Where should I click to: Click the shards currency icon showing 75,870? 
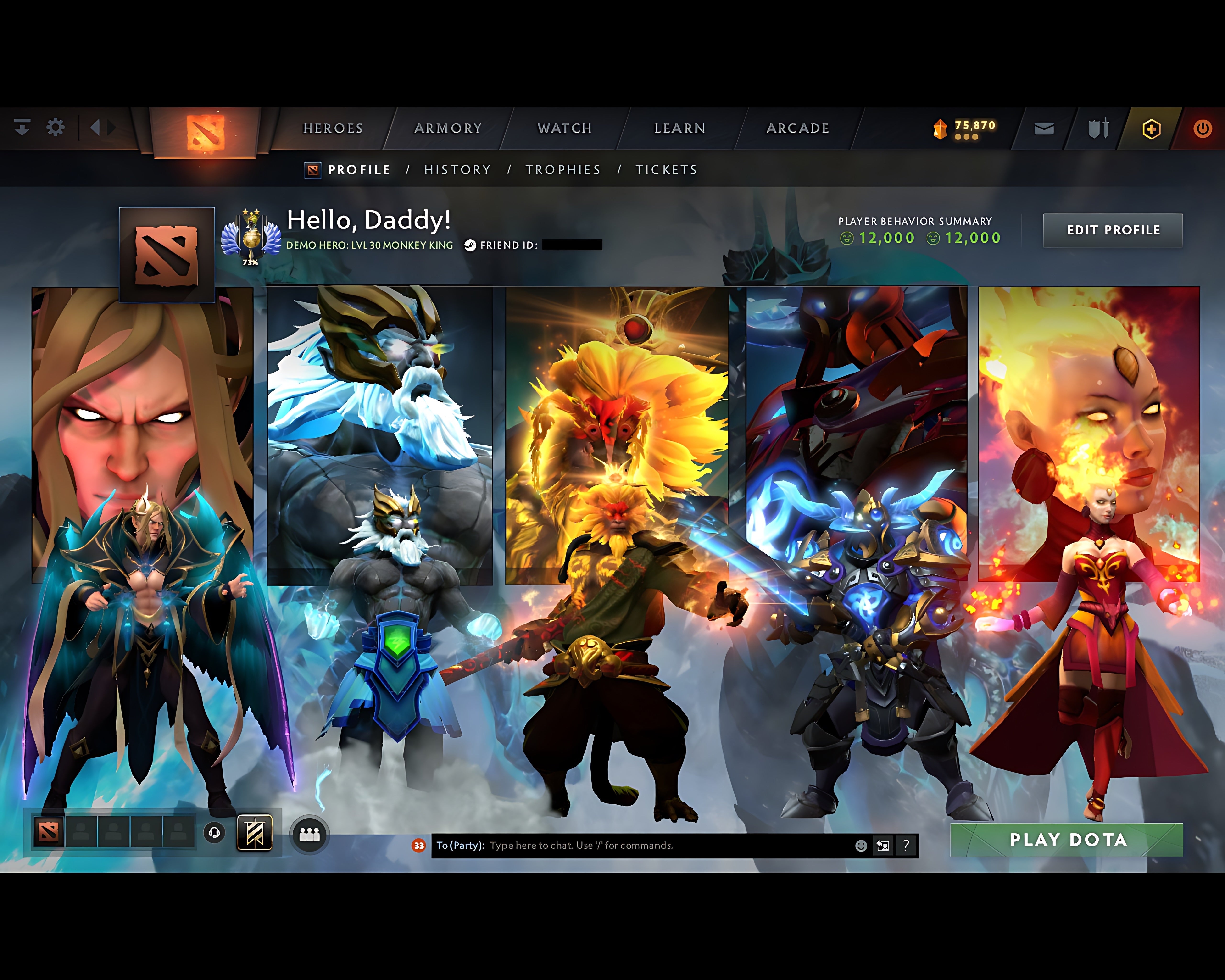click(940, 127)
